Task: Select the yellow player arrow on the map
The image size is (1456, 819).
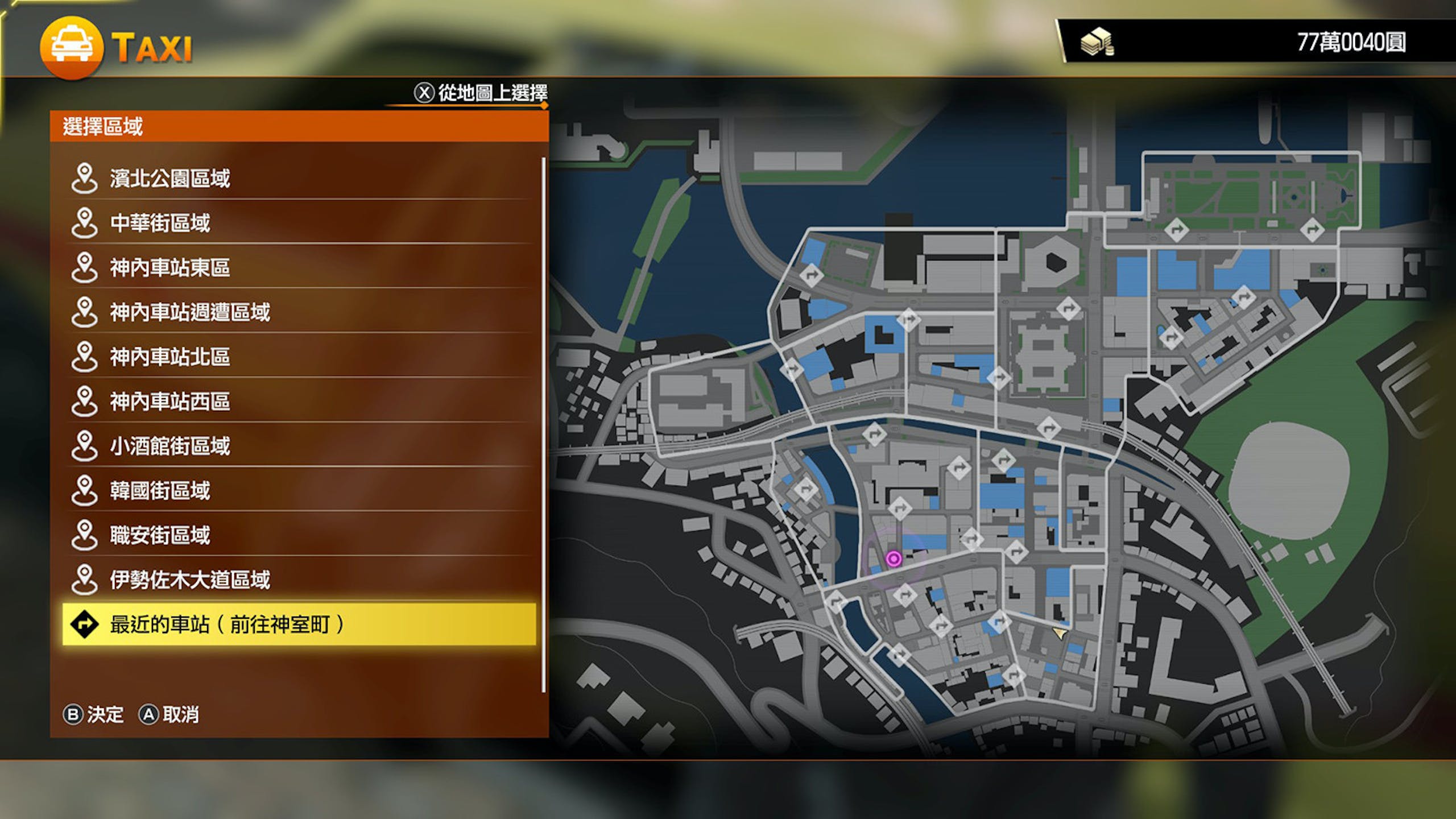Action: pos(1060,632)
